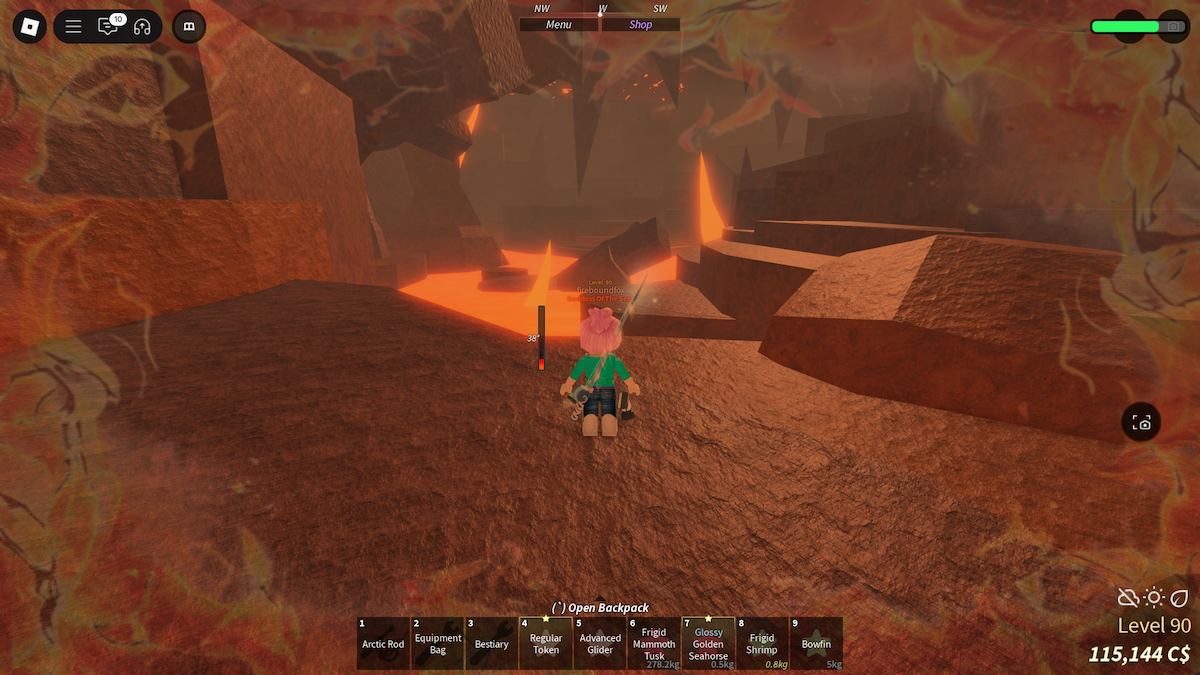This screenshot has height=675, width=1200.
Task: Open the hamburger list menu
Action: [73, 26]
